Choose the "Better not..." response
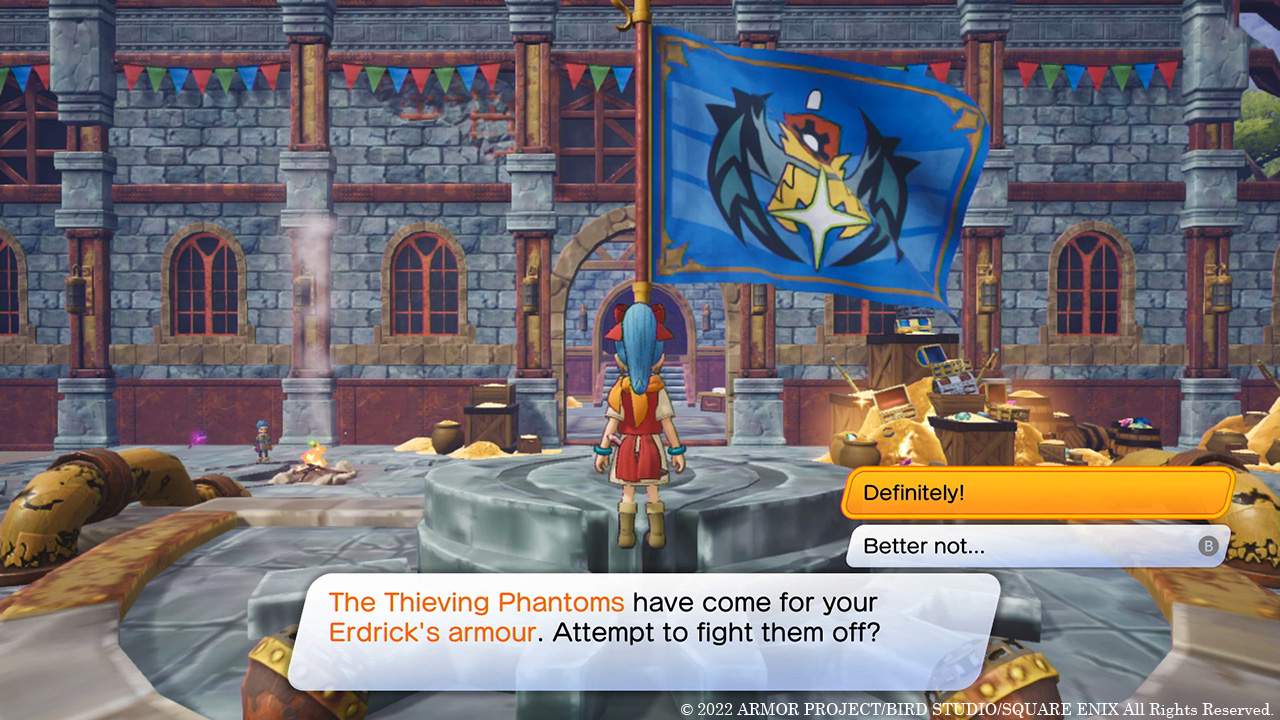 (x=1020, y=546)
